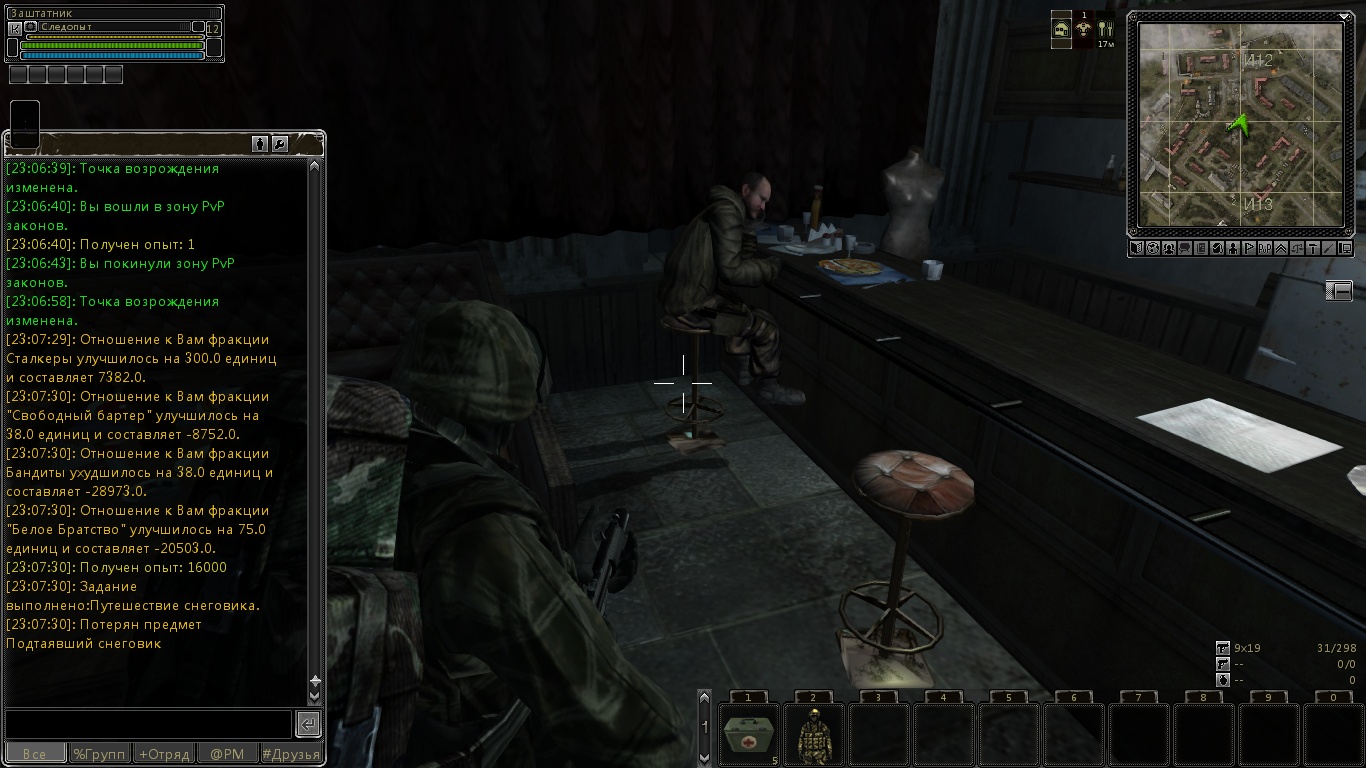Click the minimap
The height and width of the screenshot is (768, 1366).
tap(1241, 124)
